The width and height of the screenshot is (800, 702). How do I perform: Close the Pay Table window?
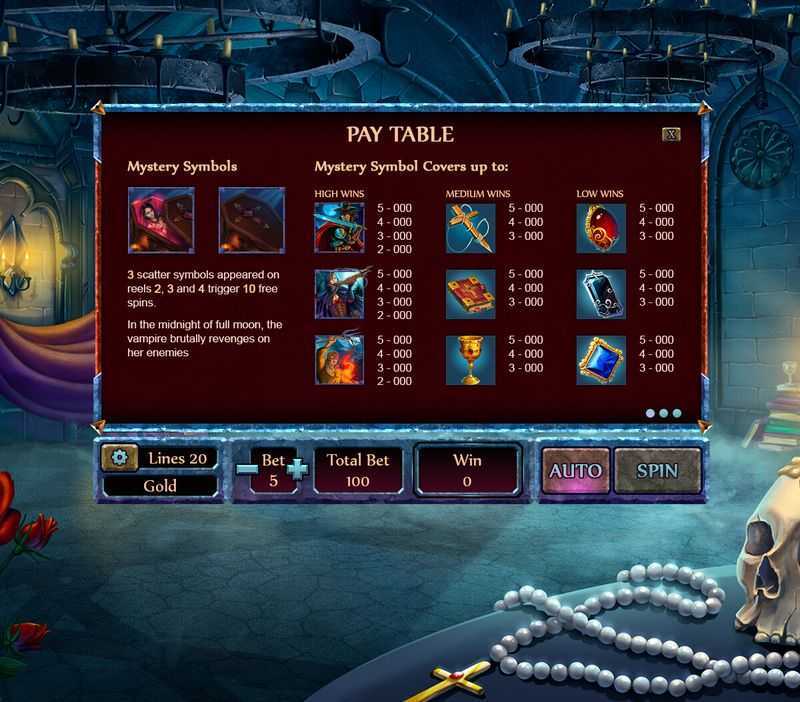(671, 133)
